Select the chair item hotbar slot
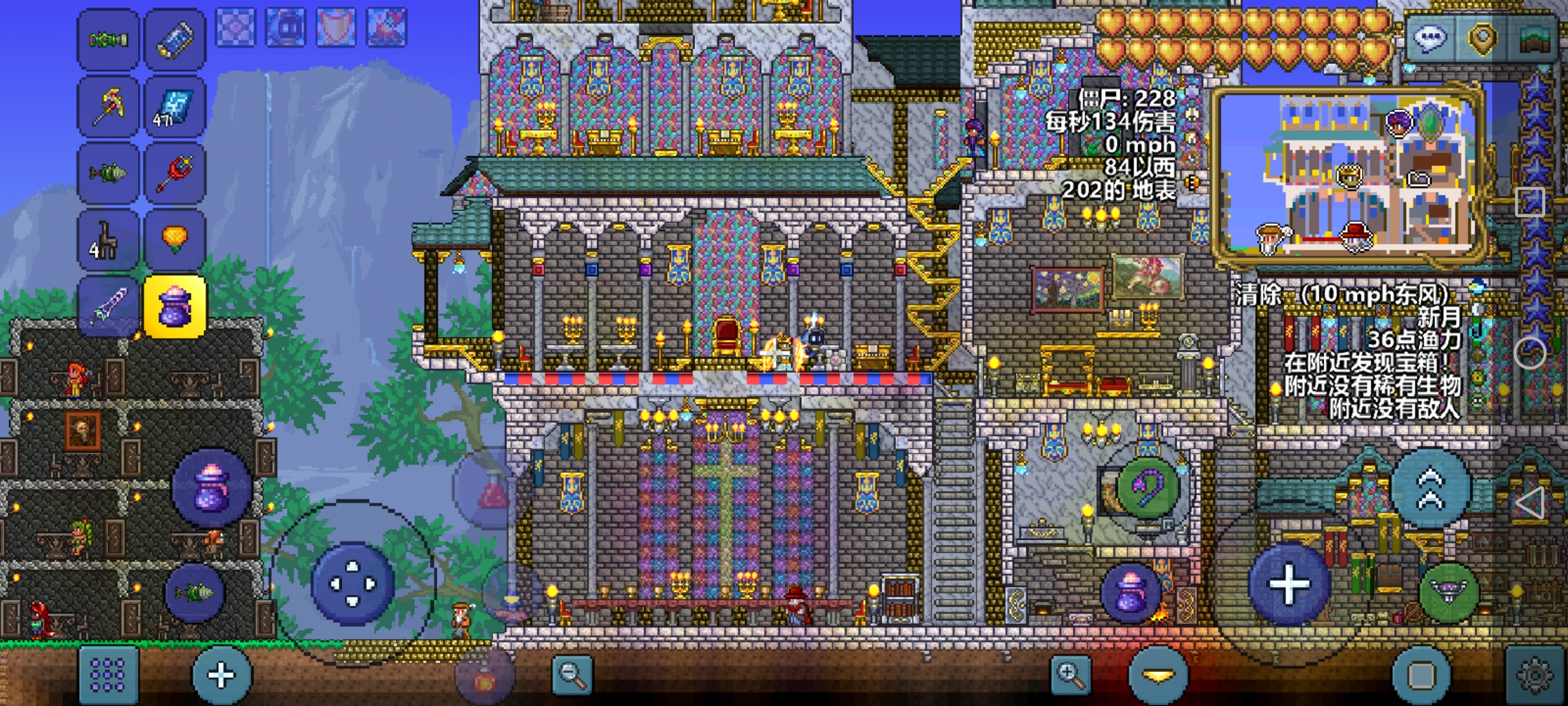Image resolution: width=1568 pixels, height=706 pixels. [108, 239]
